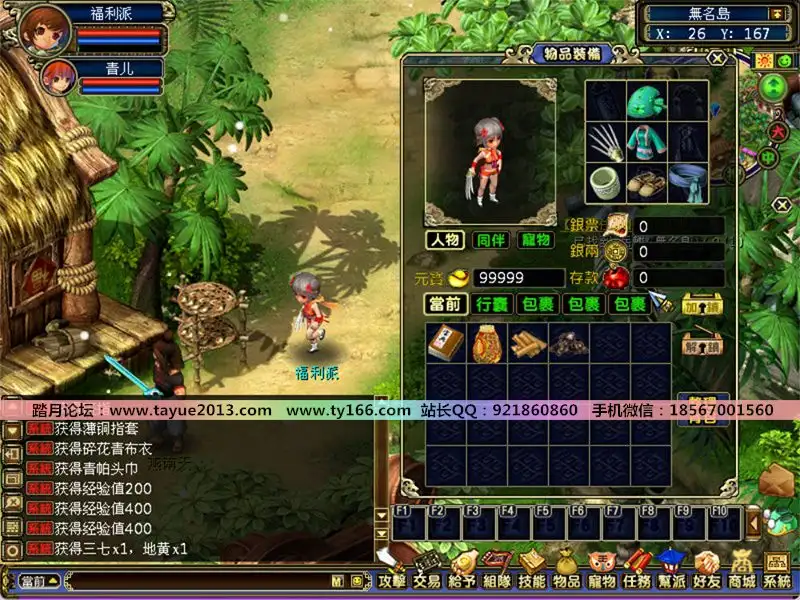Switch to the 寵物 pet tab
800x600 pixels.
coord(536,240)
